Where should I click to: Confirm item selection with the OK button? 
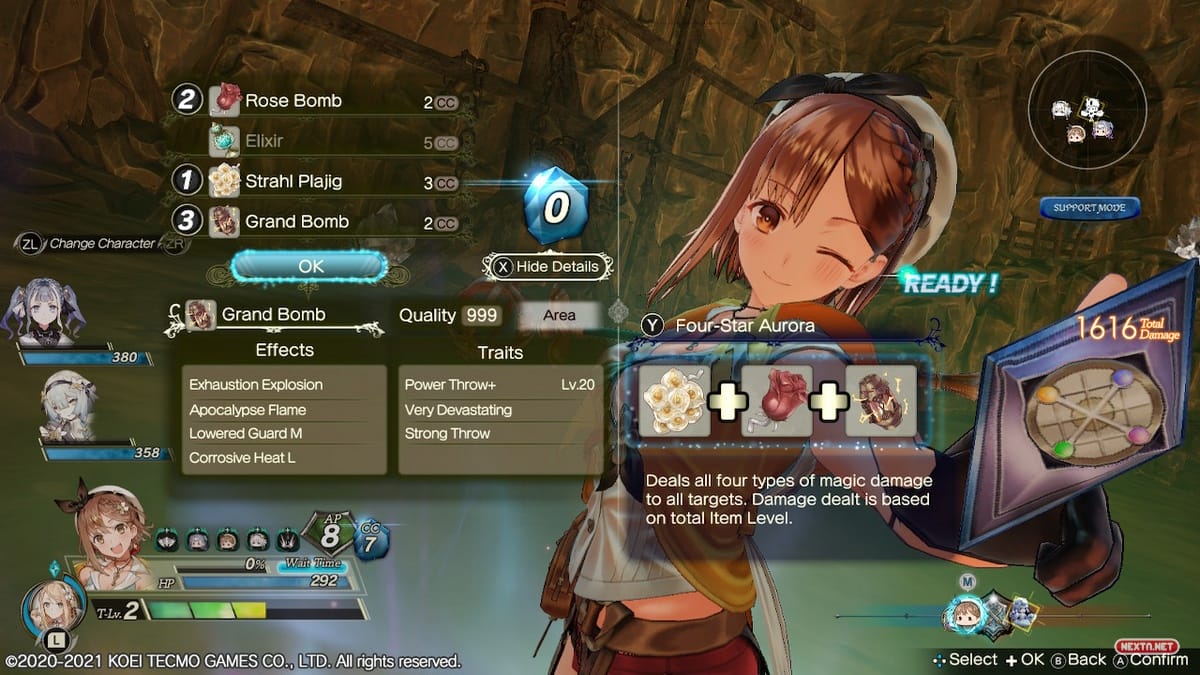coord(310,267)
